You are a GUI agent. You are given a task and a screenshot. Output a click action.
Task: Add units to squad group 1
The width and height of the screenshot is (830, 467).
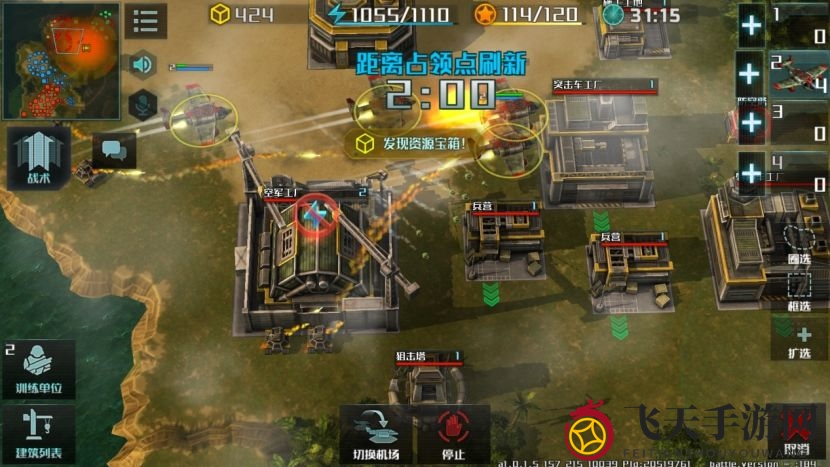750,25
